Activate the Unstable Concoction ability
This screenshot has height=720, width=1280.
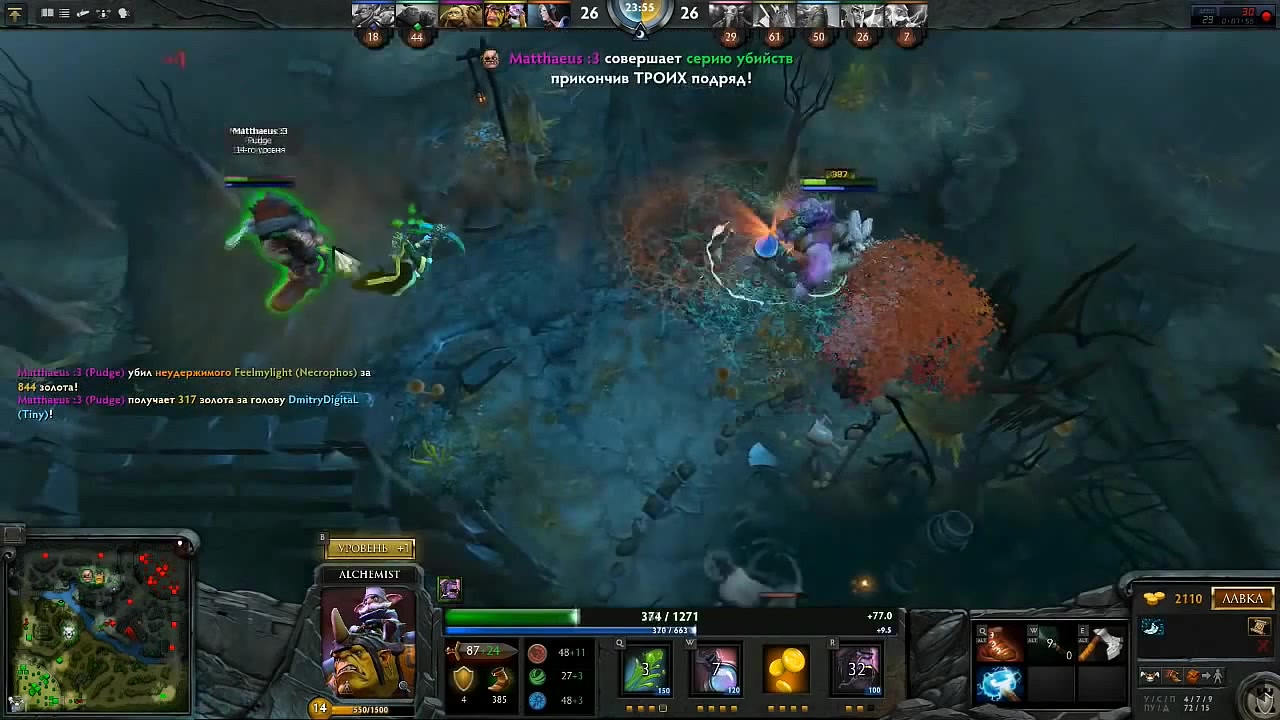717,669
